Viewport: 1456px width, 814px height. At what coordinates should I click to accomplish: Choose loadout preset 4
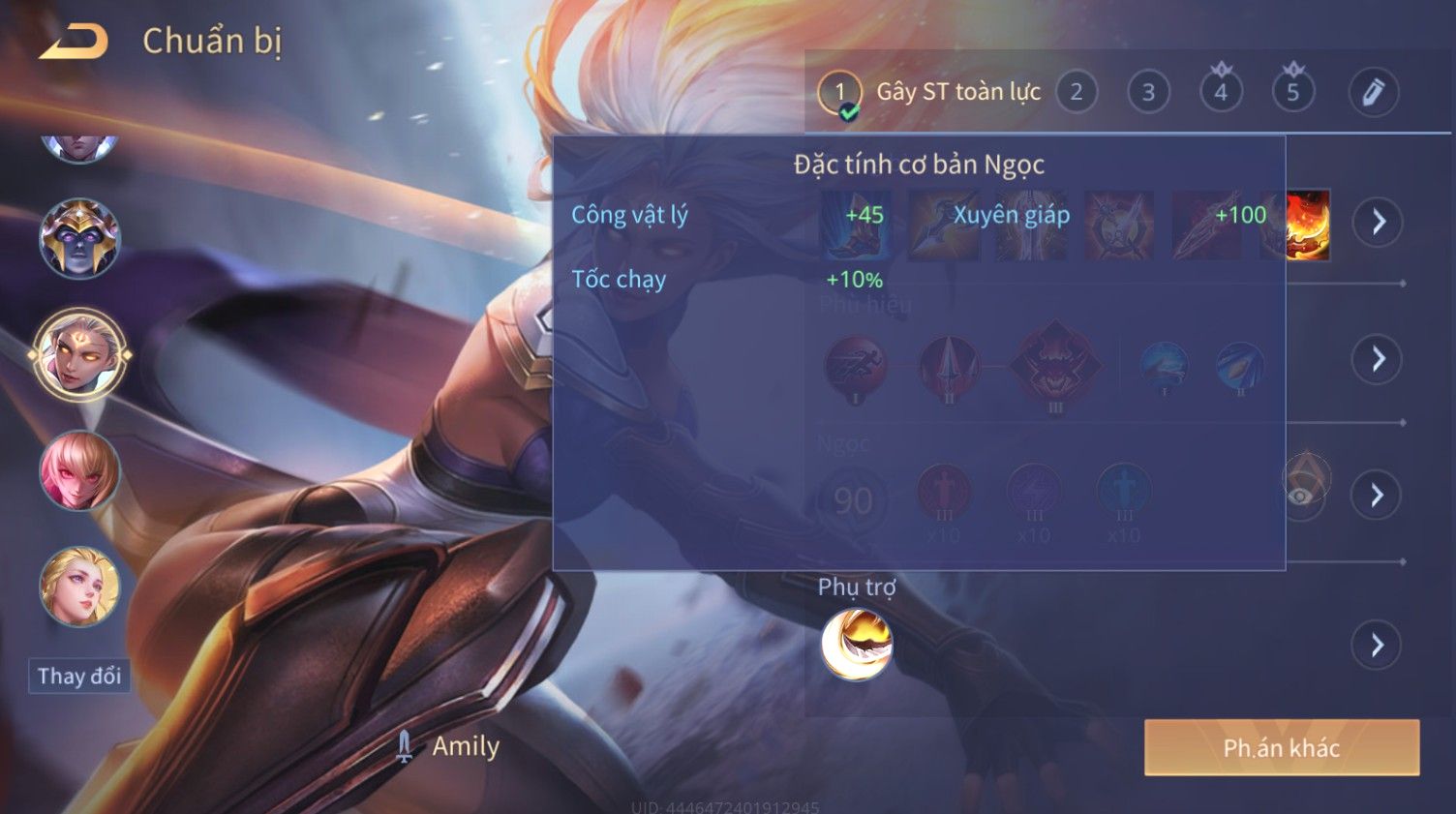[1221, 92]
